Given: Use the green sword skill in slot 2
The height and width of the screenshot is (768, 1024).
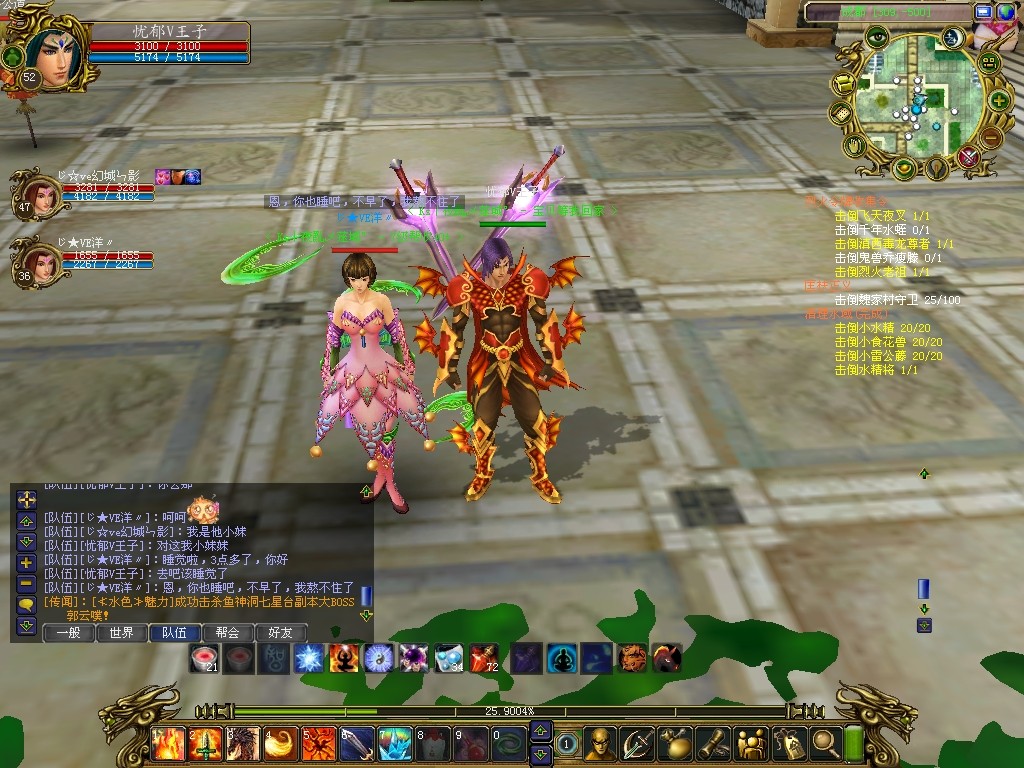Looking at the screenshot, I should tap(205, 744).
